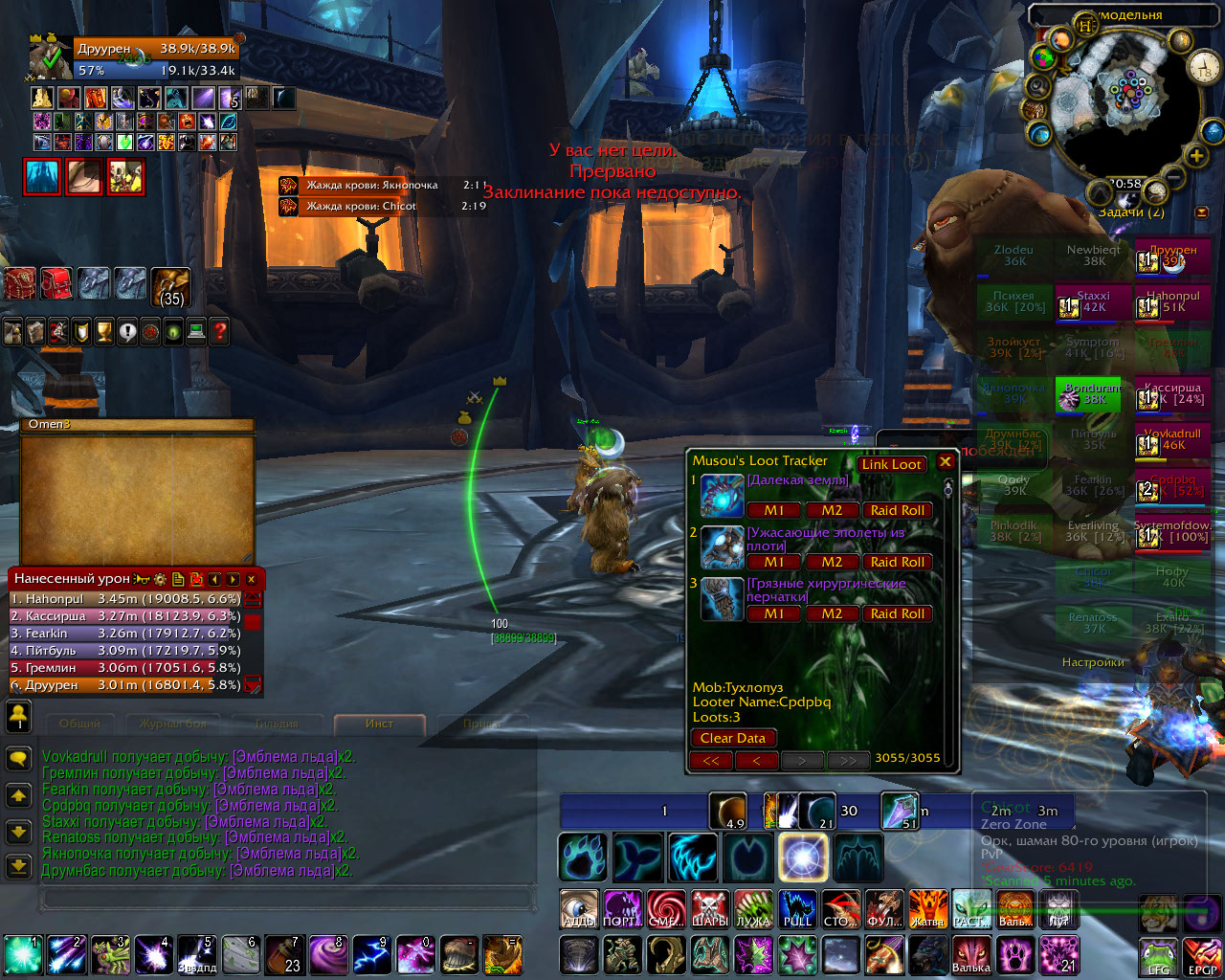
Task: Click the red question mark help icon
Action: coord(219,332)
